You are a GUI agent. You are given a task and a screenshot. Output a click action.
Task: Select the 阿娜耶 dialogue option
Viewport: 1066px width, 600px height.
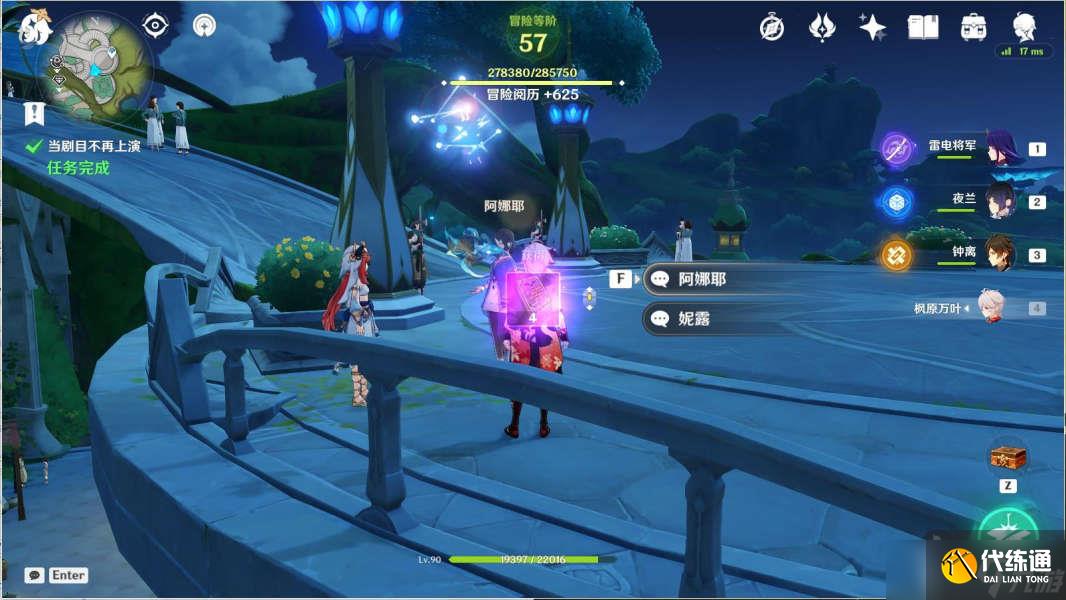click(x=701, y=279)
